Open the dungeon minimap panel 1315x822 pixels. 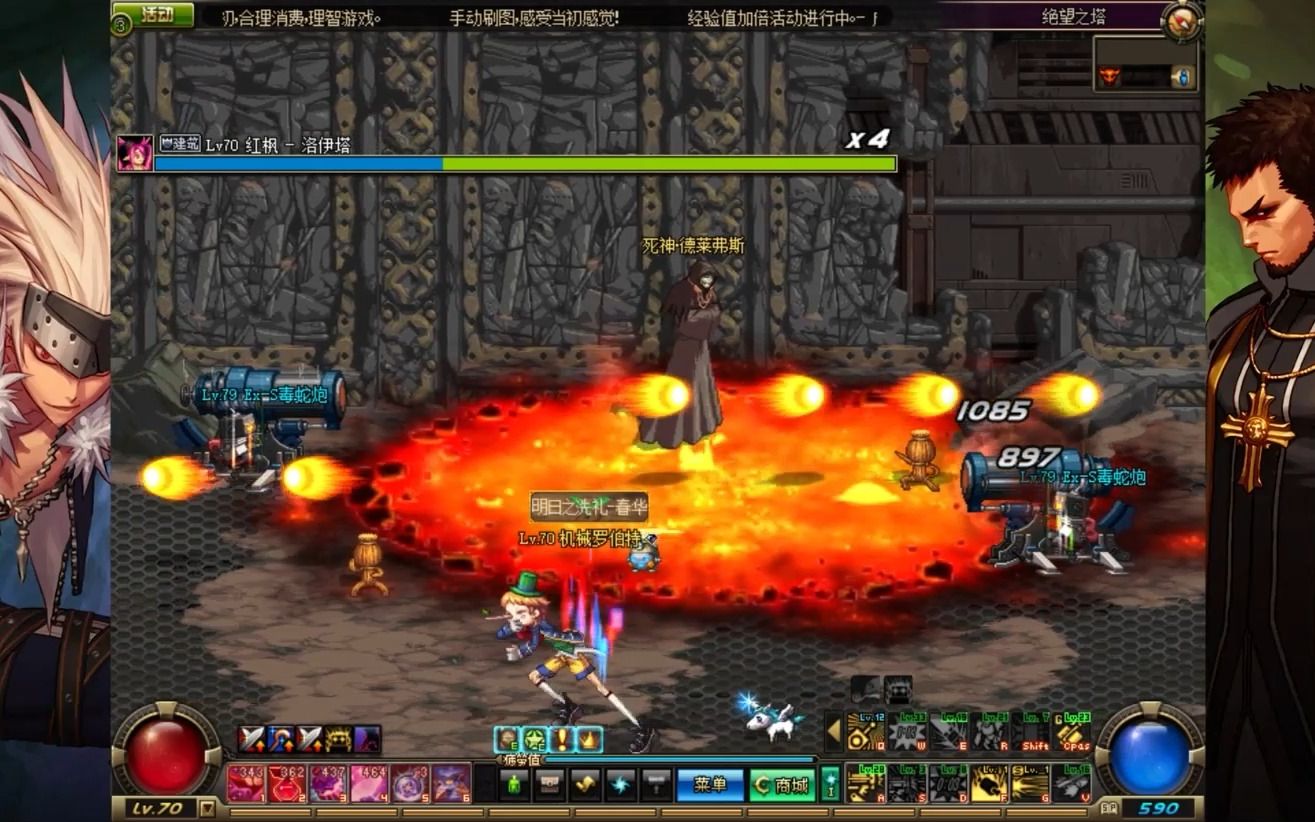coord(1145,65)
